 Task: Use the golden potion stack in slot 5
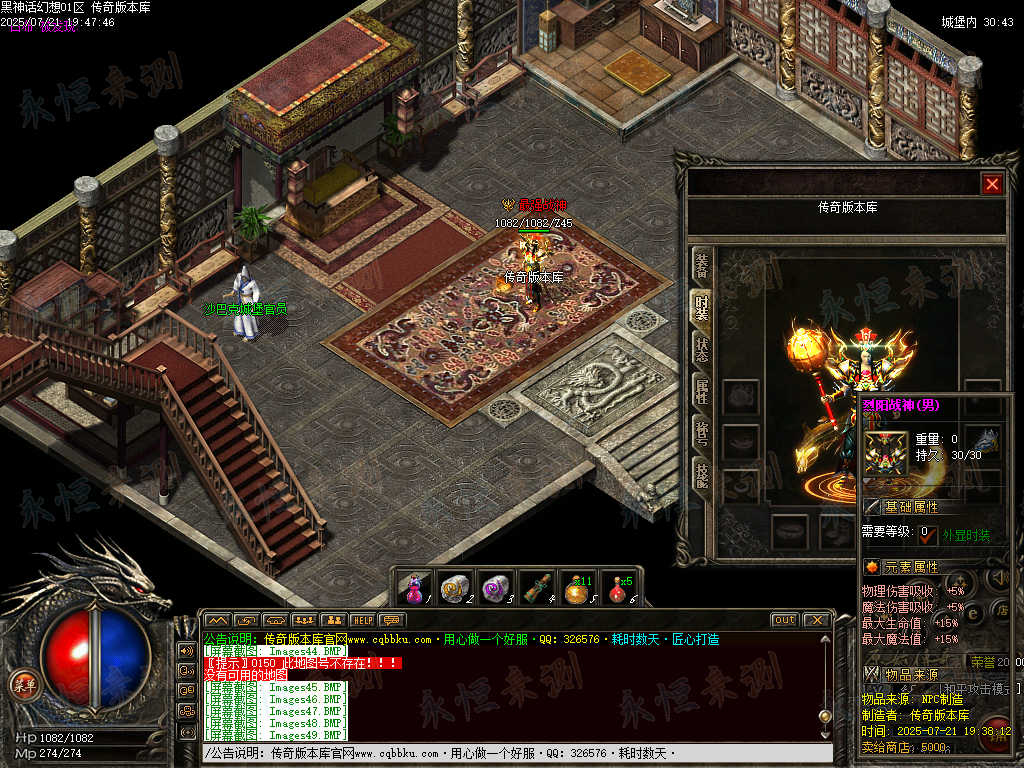577,588
